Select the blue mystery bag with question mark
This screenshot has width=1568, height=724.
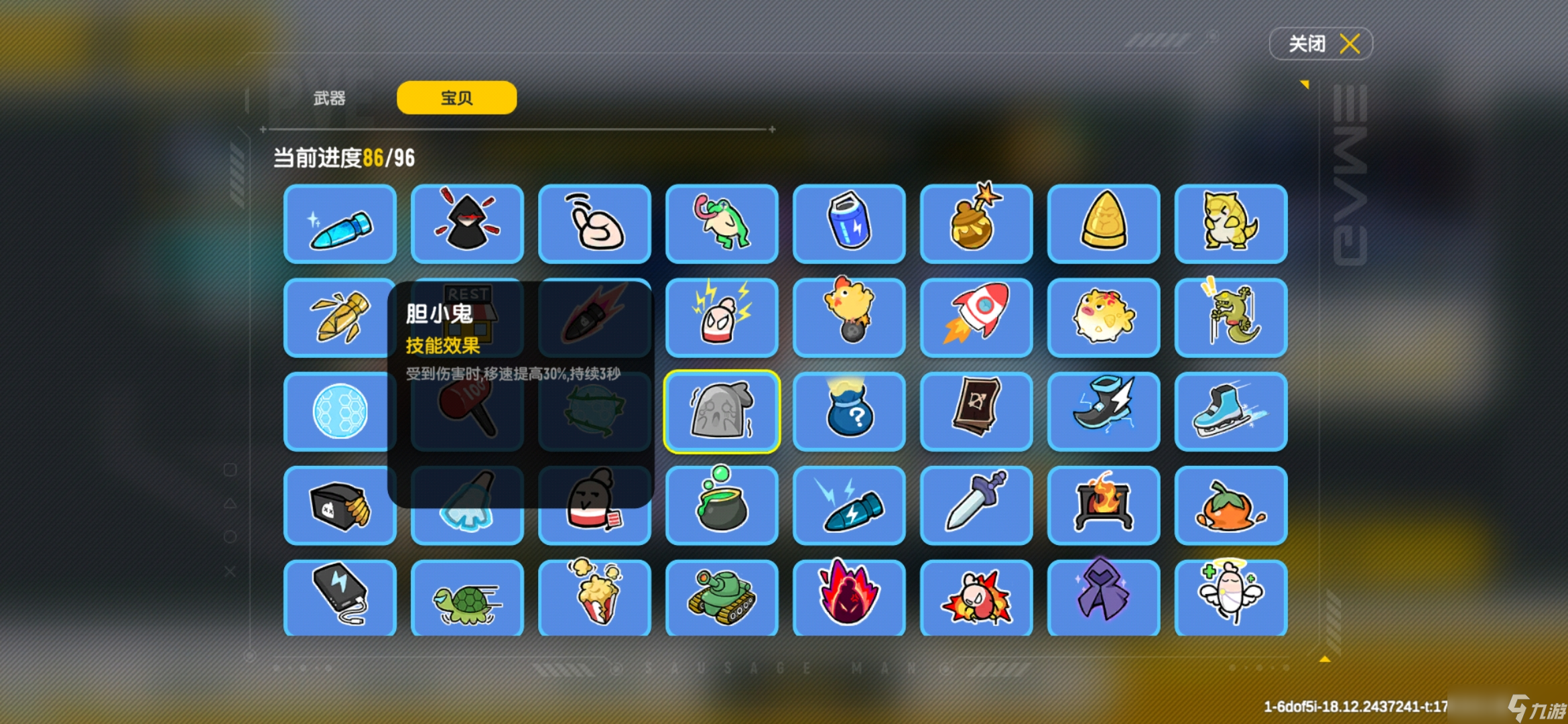pyautogui.click(x=849, y=412)
